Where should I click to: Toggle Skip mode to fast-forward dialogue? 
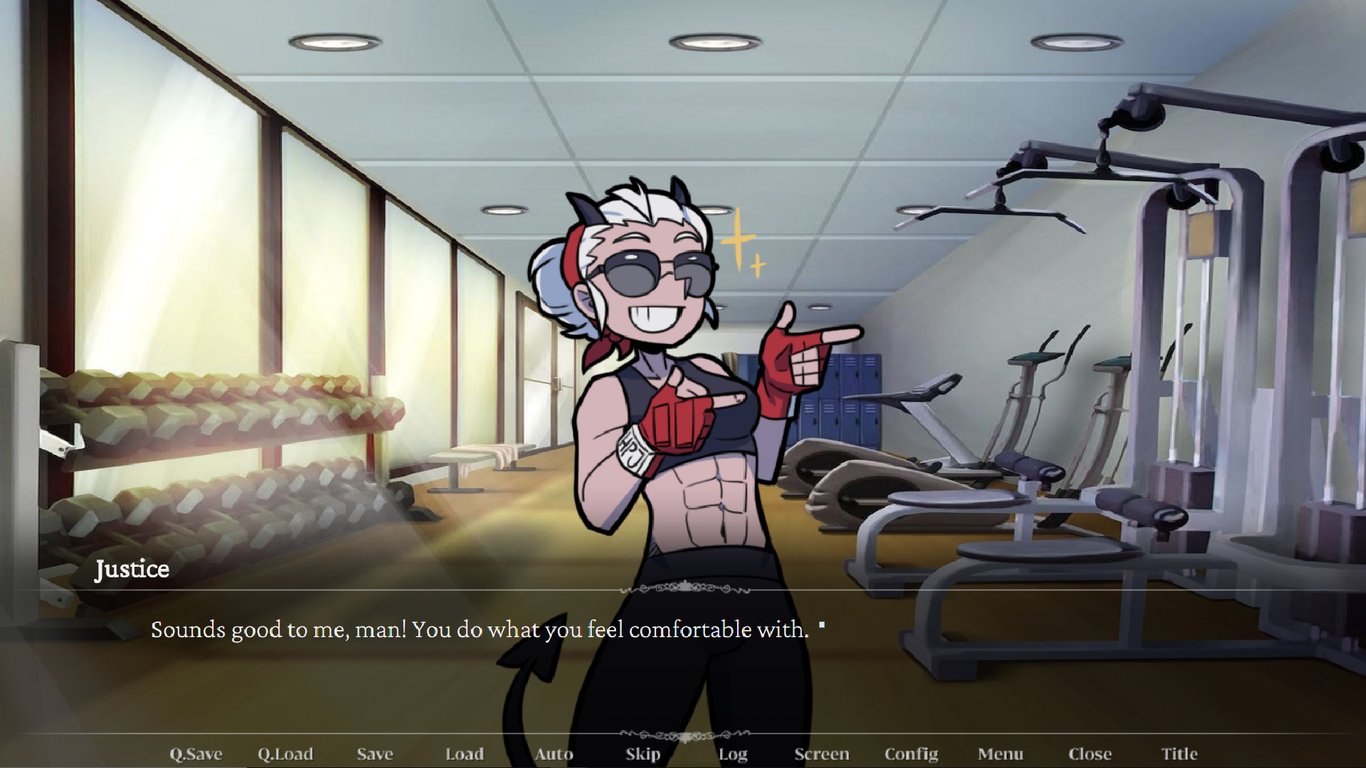pyautogui.click(x=642, y=753)
